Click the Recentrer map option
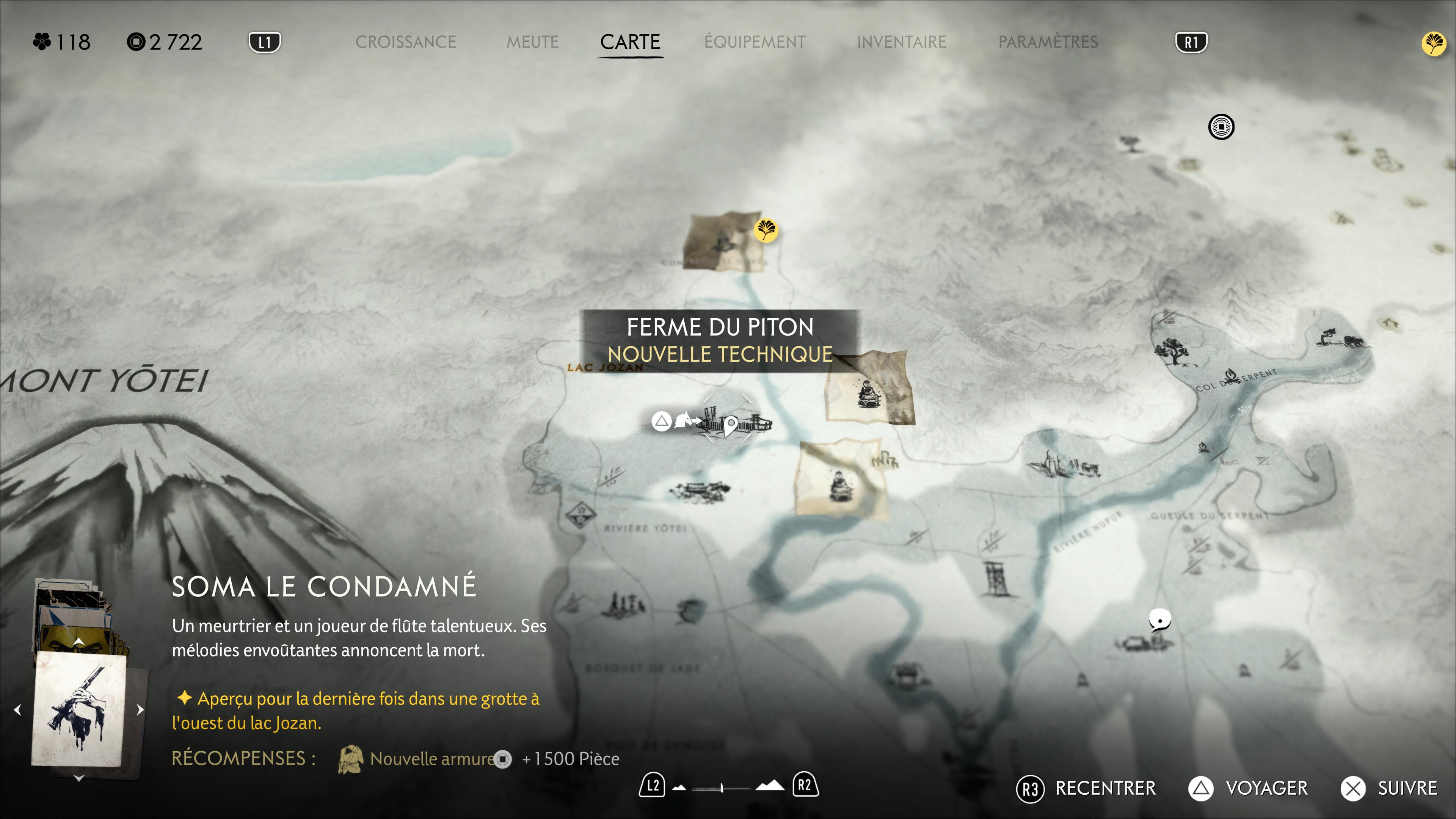 [1086, 789]
